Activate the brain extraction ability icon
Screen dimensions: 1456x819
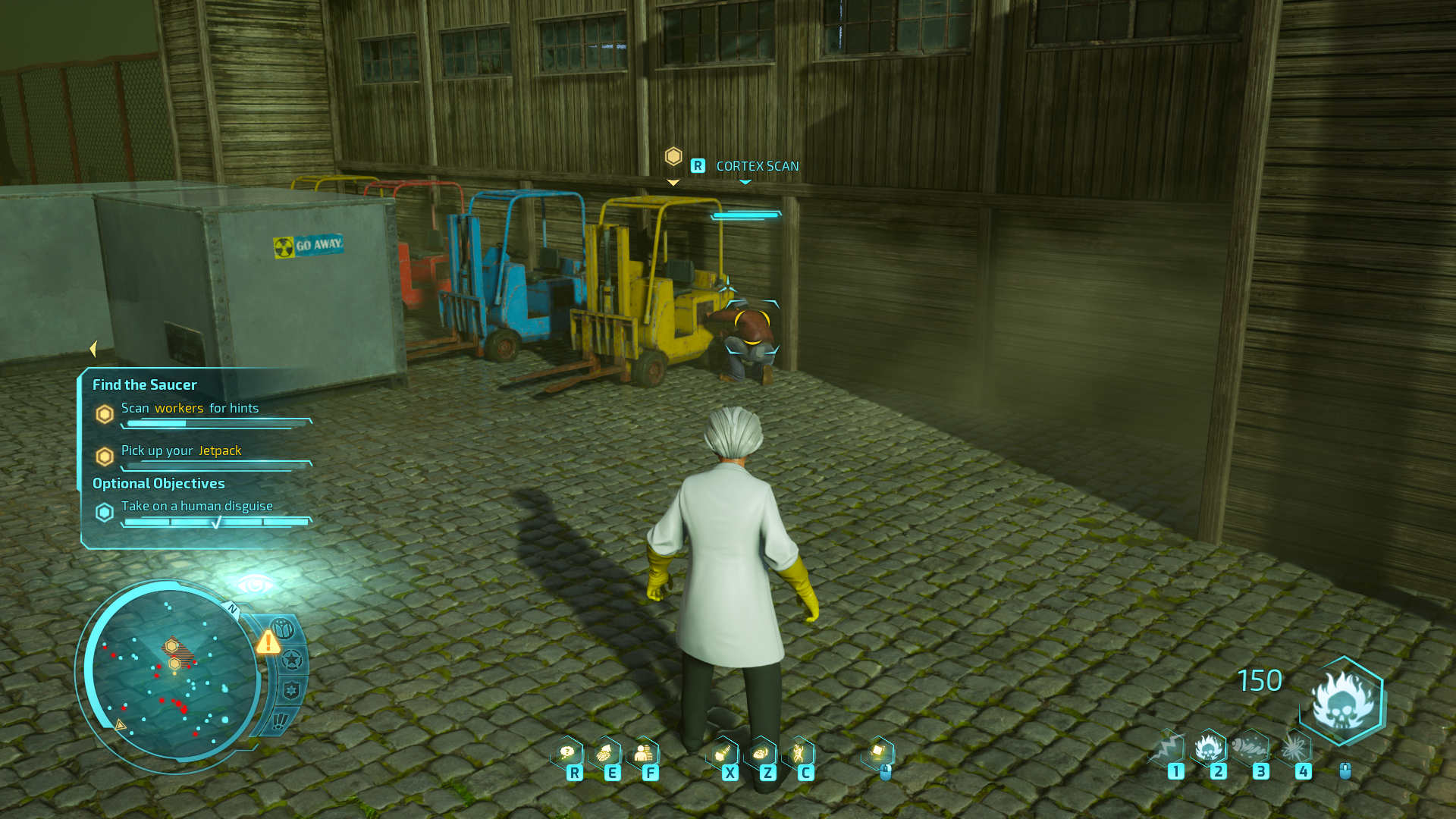605,753
